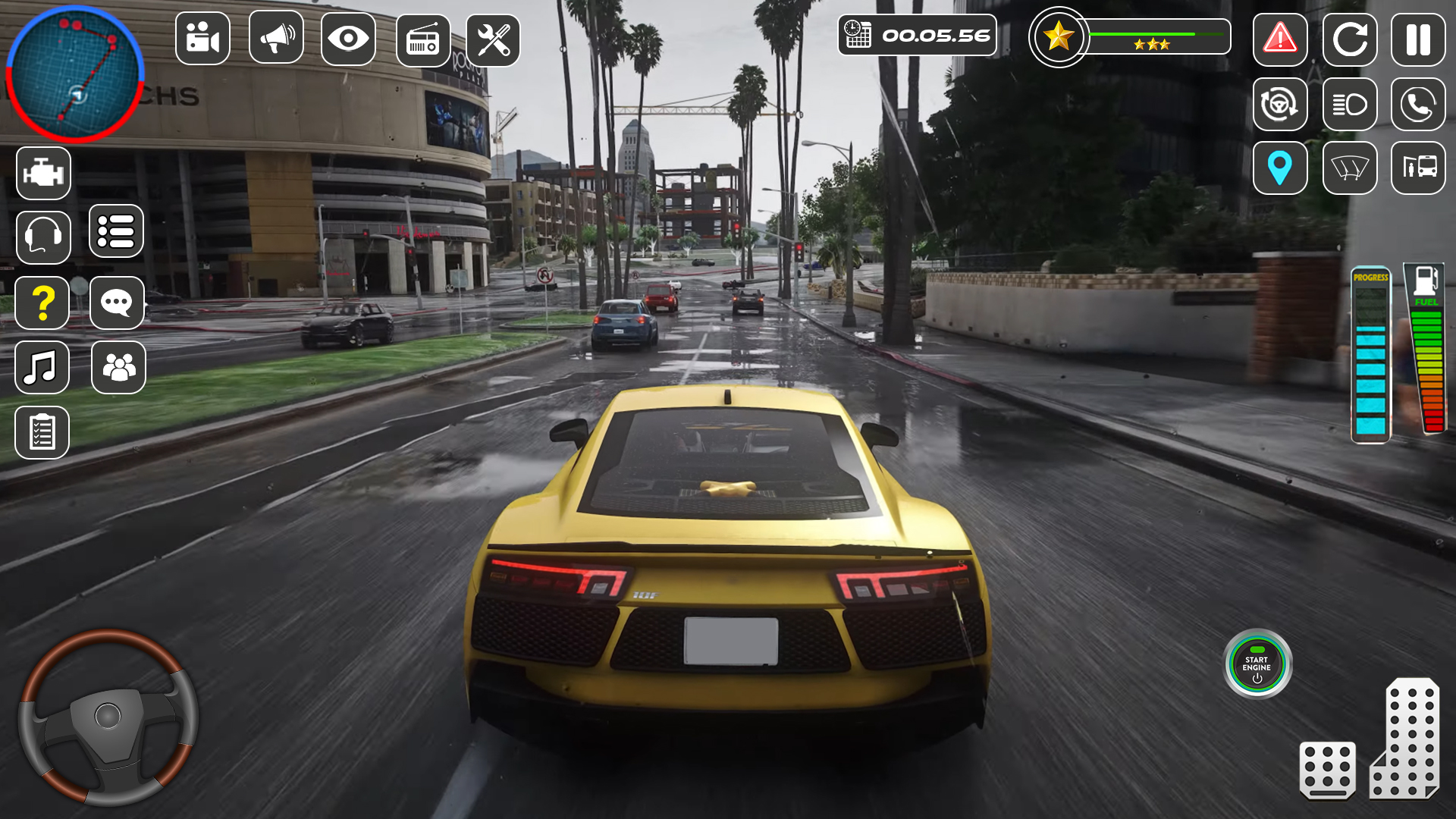Expand the clipboard task log

tap(43, 432)
